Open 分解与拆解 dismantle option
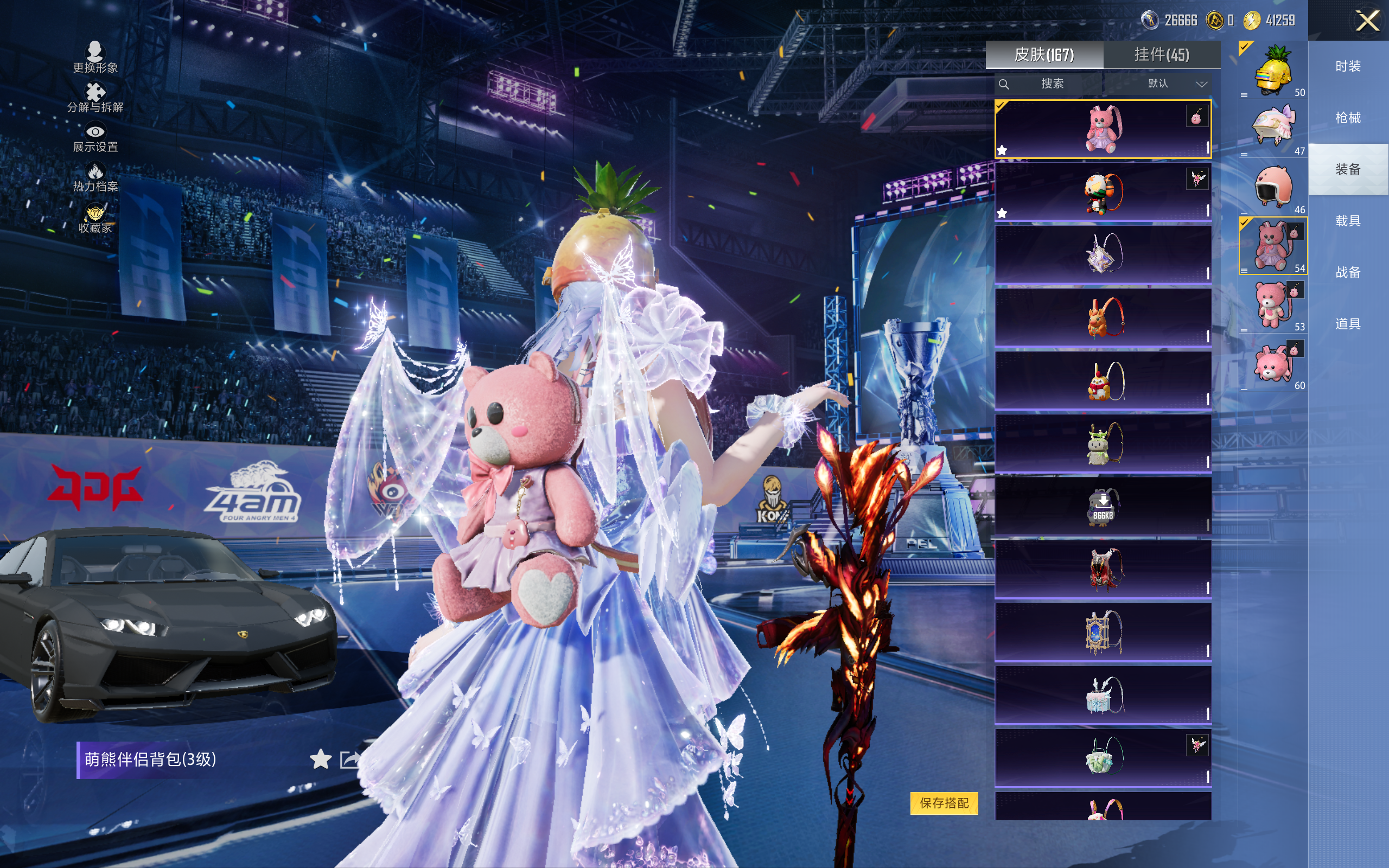 [95, 98]
